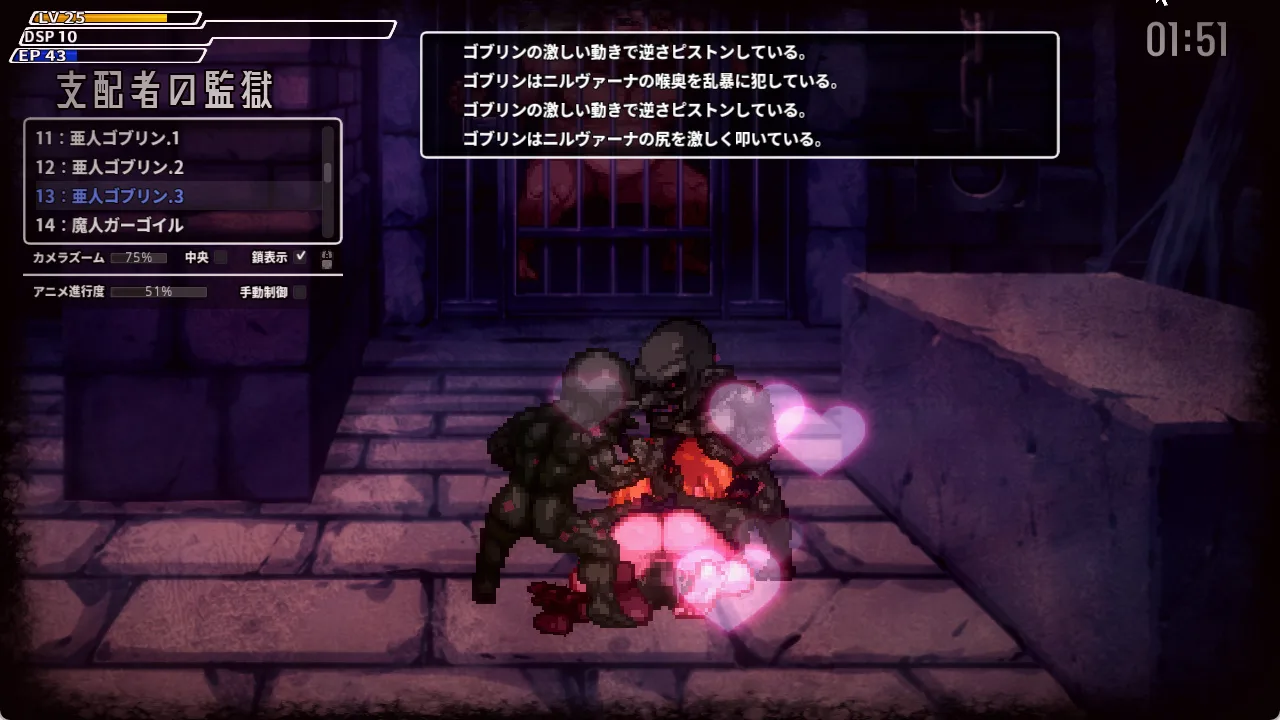Pick list entry 14 魔人ガーゴイル
Screen dimensions: 1280x720
click(110, 225)
